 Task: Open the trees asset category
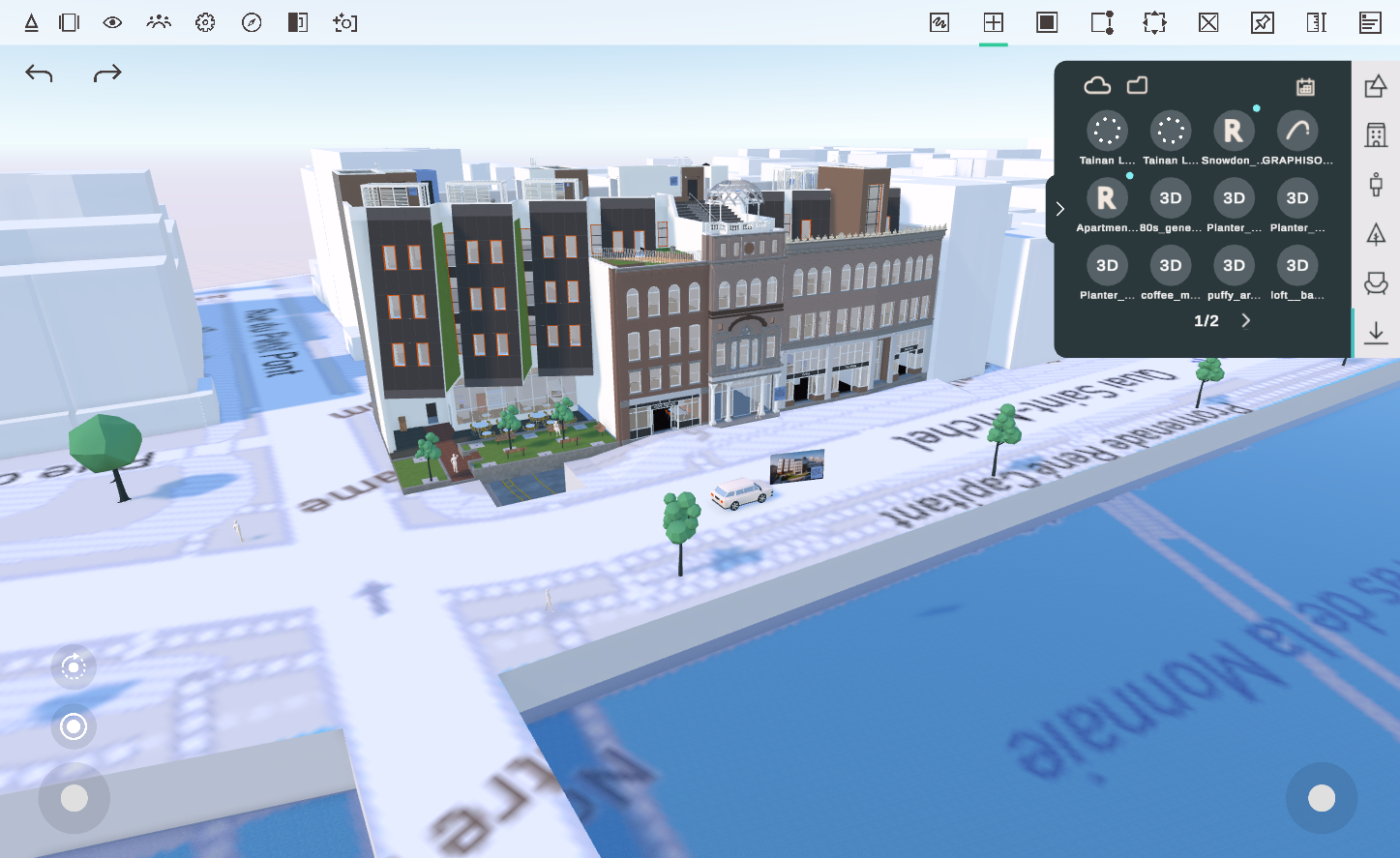[x=1375, y=233]
